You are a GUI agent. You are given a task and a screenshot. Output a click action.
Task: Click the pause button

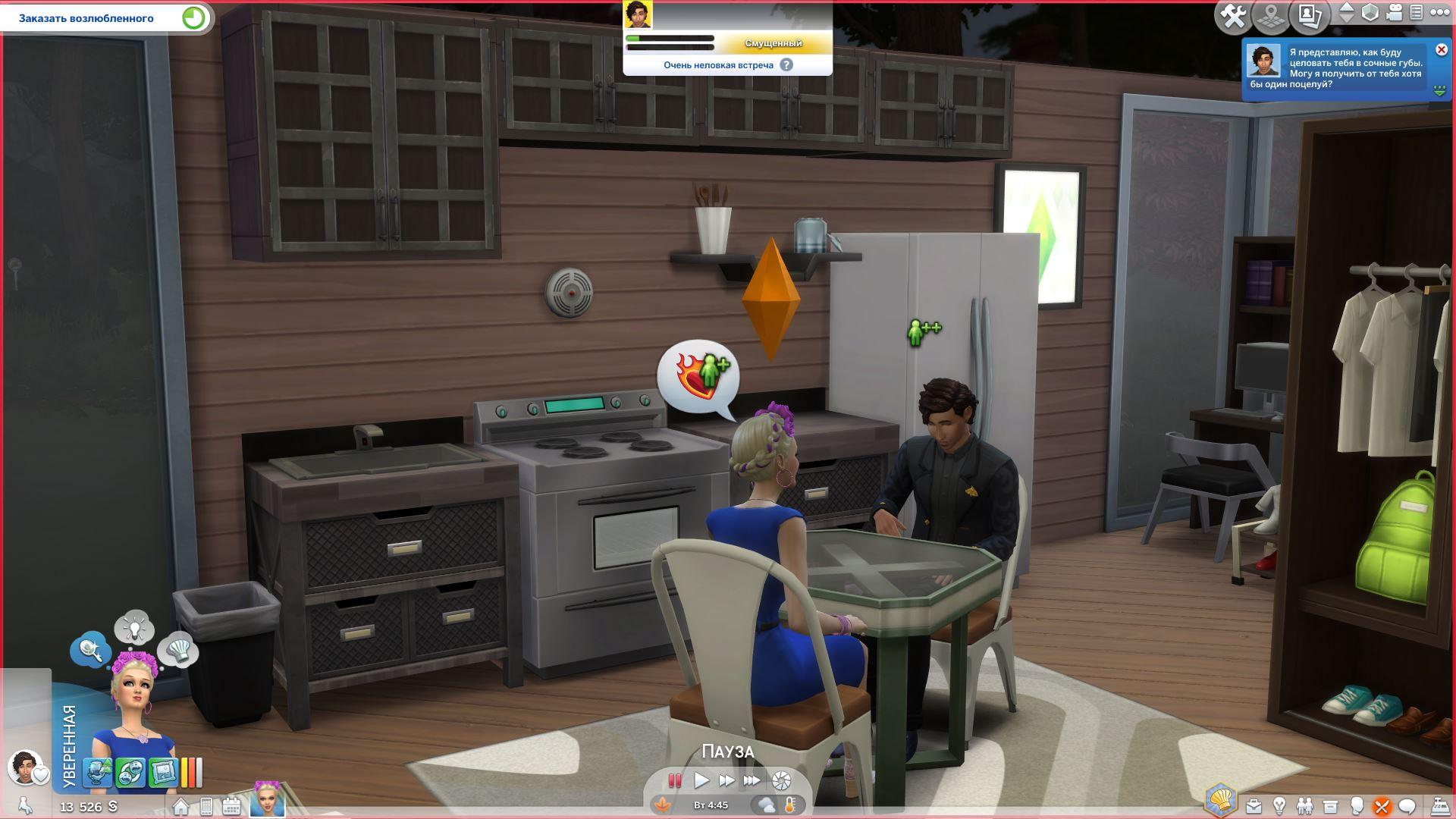[674, 780]
